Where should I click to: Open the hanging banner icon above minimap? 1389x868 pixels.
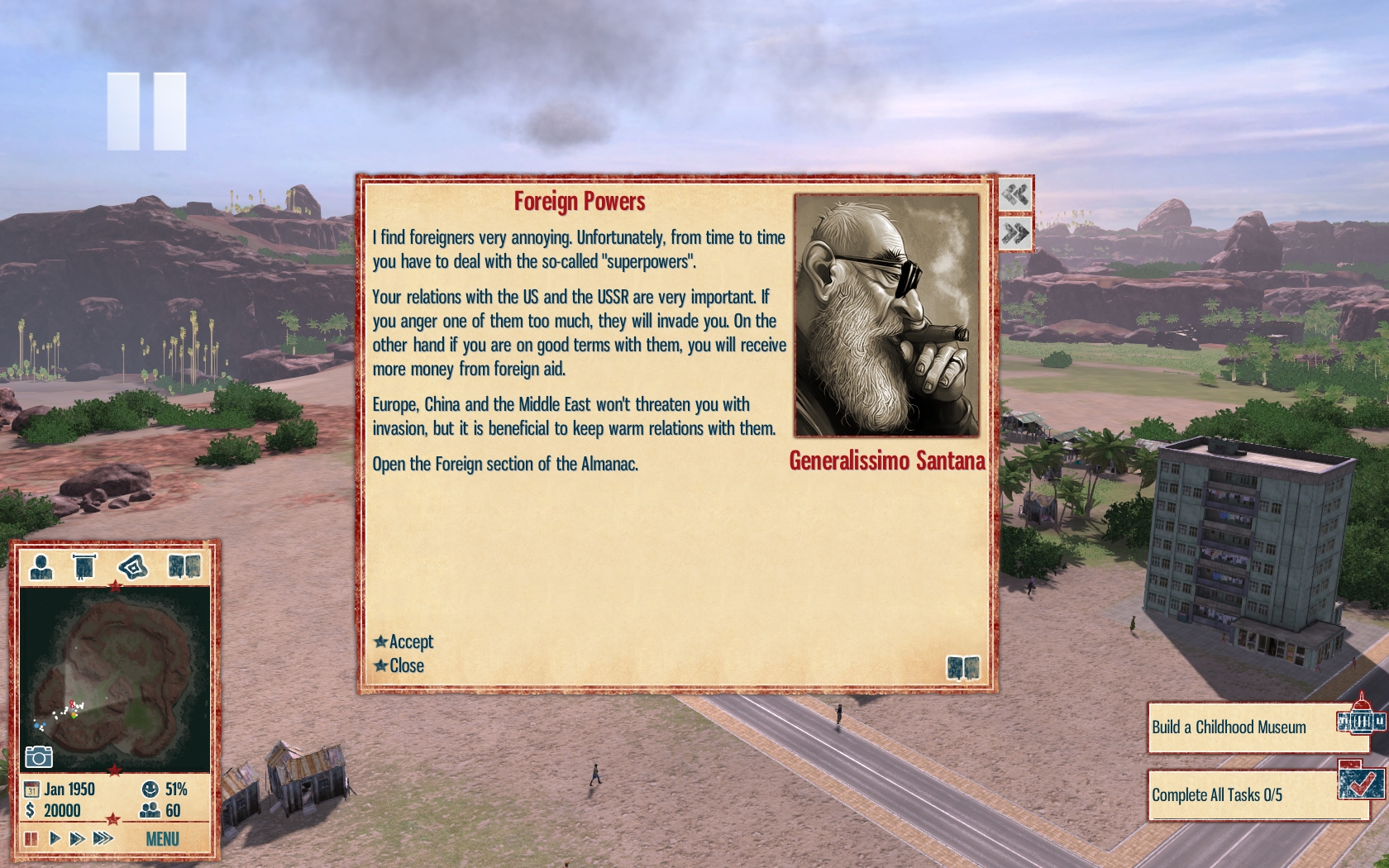84,567
